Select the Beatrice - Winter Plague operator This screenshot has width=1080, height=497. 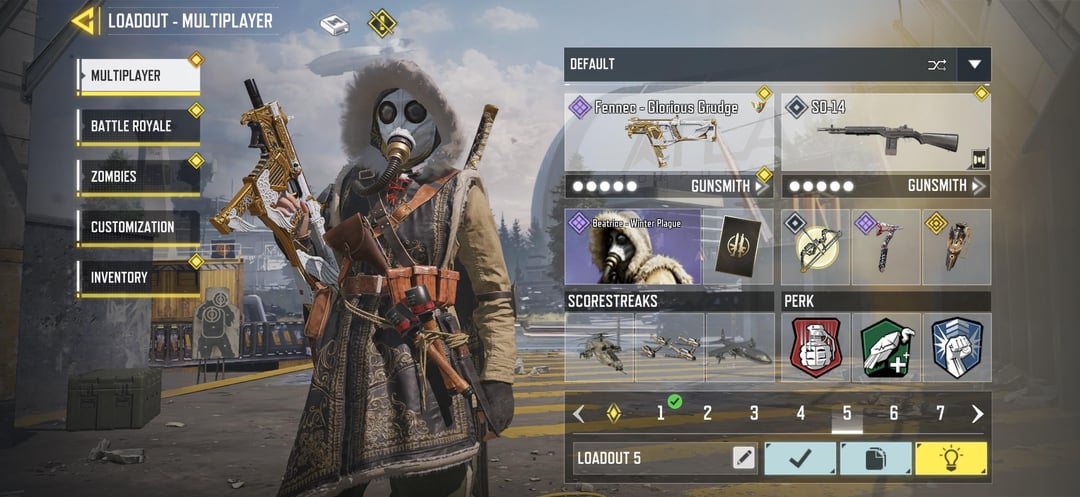(632, 247)
